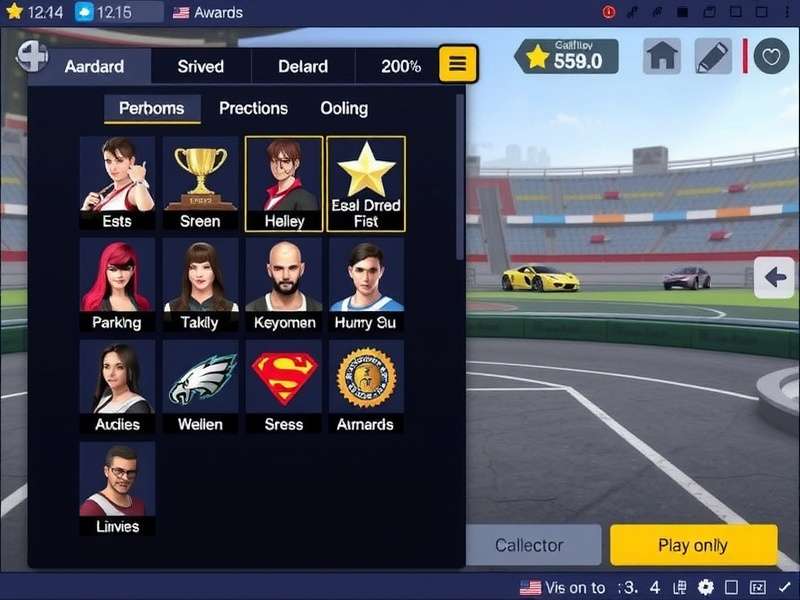Image resolution: width=800 pixels, height=600 pixels.
Task: Choose the Esal Dred Fist star tile
Action: pyautogui.click(x=366, y=184)
